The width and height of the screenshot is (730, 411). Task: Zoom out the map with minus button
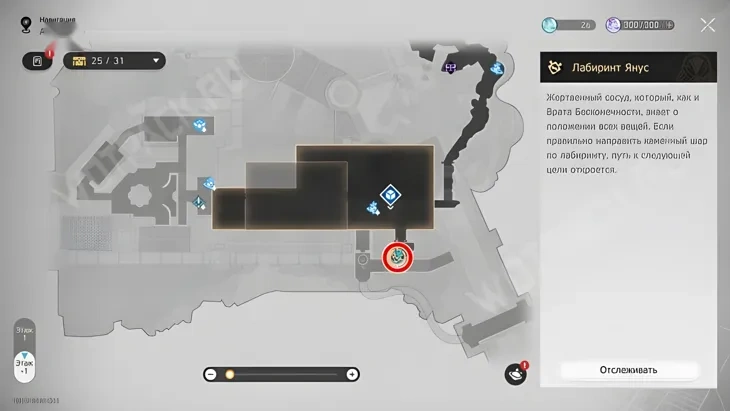(x=211, y=374)
